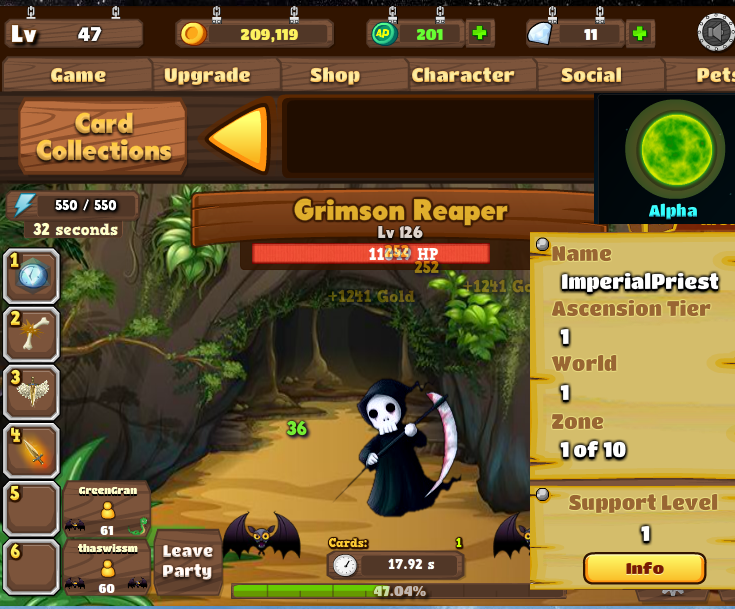Screen dimensions: 735x609
Task: Activate the winged skill in slot 3
Action: 32,392
